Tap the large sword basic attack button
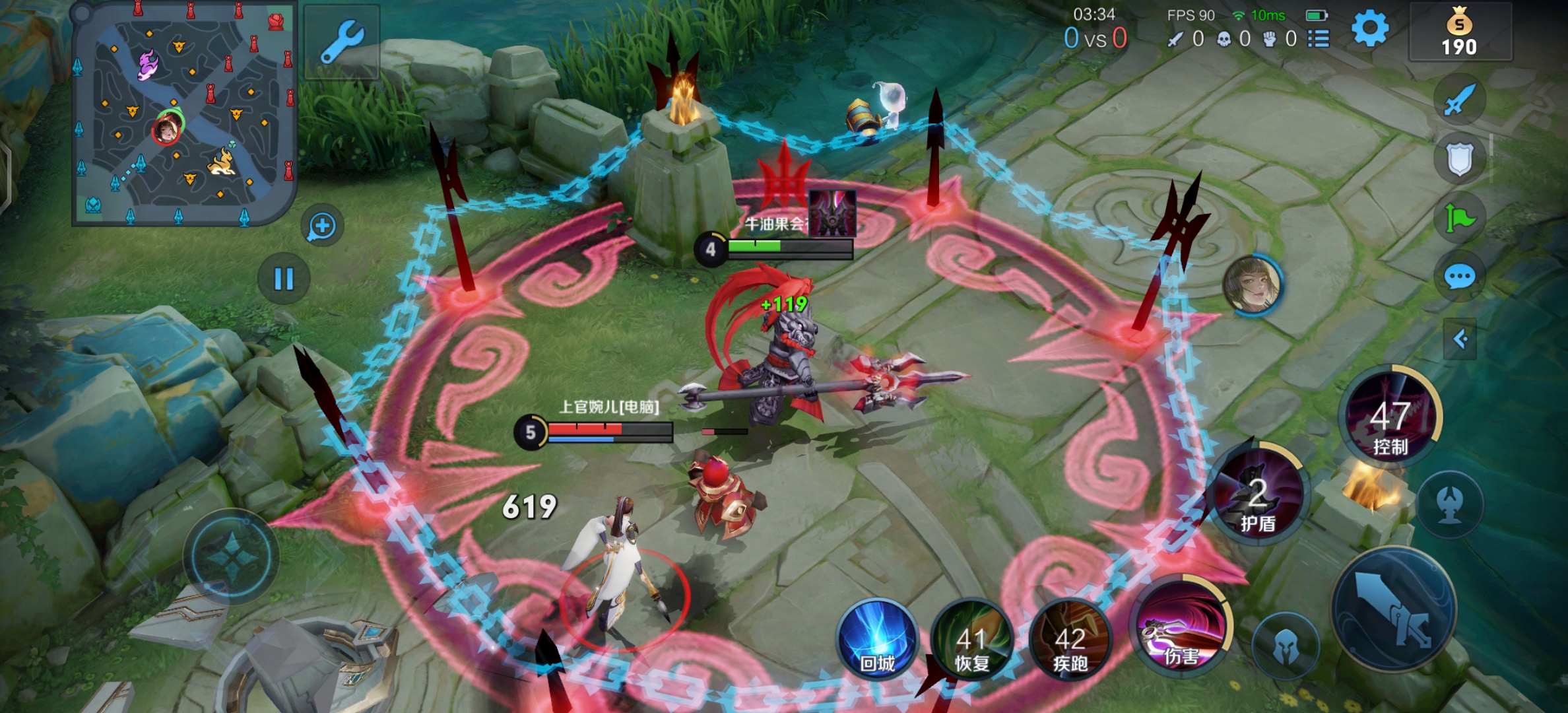This screenshot has height=713, width=1568. [x=1394, y=608]
